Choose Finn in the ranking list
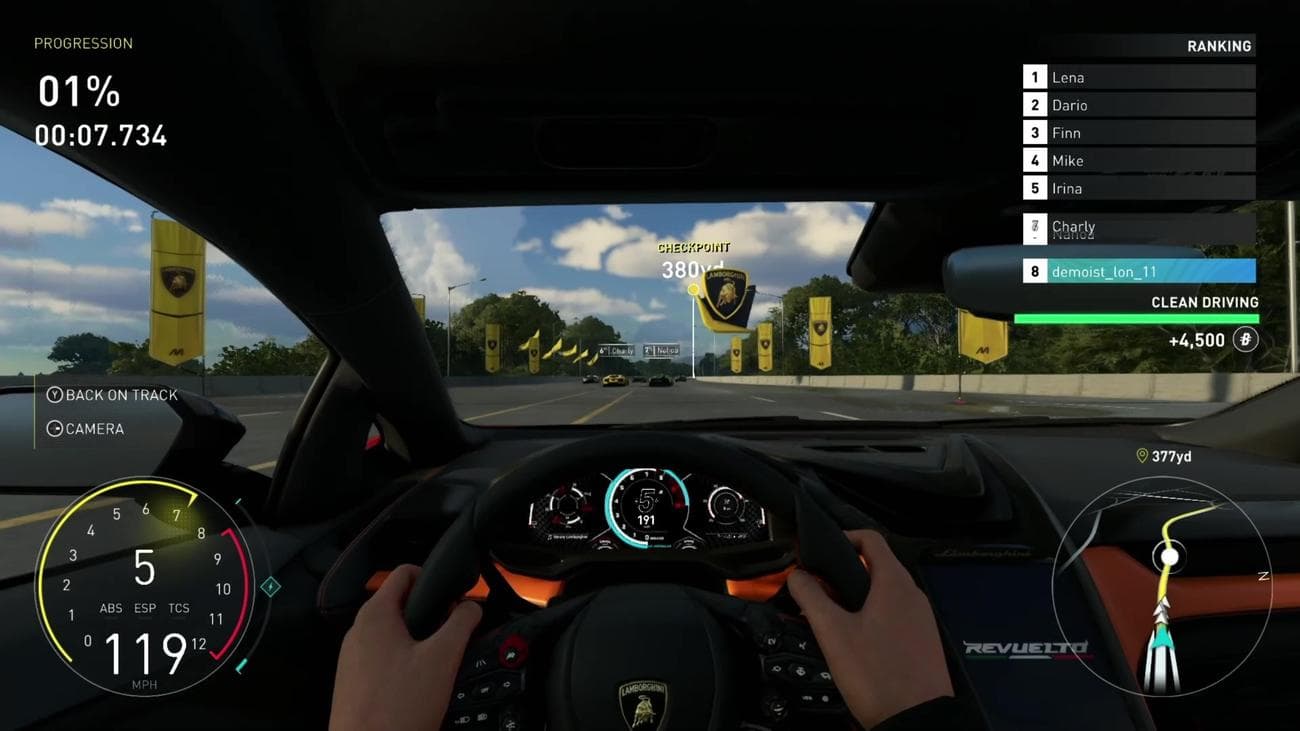The height and width of the screenshot is (731, 1300). pos(1138,132)
